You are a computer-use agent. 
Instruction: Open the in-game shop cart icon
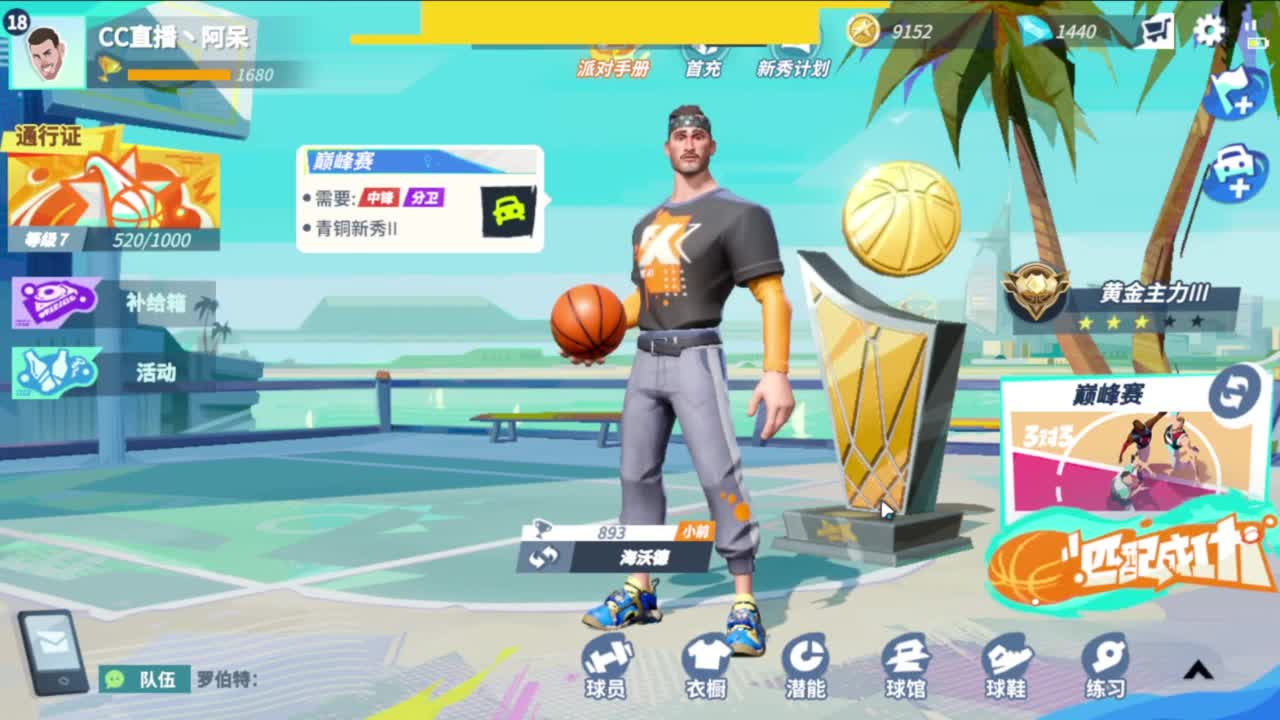click(1158, 30)
